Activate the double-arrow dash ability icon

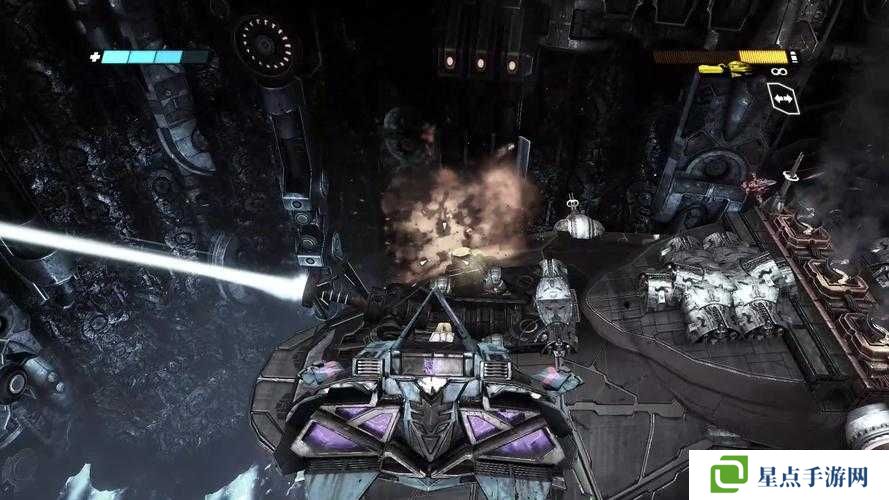[780, 98]
